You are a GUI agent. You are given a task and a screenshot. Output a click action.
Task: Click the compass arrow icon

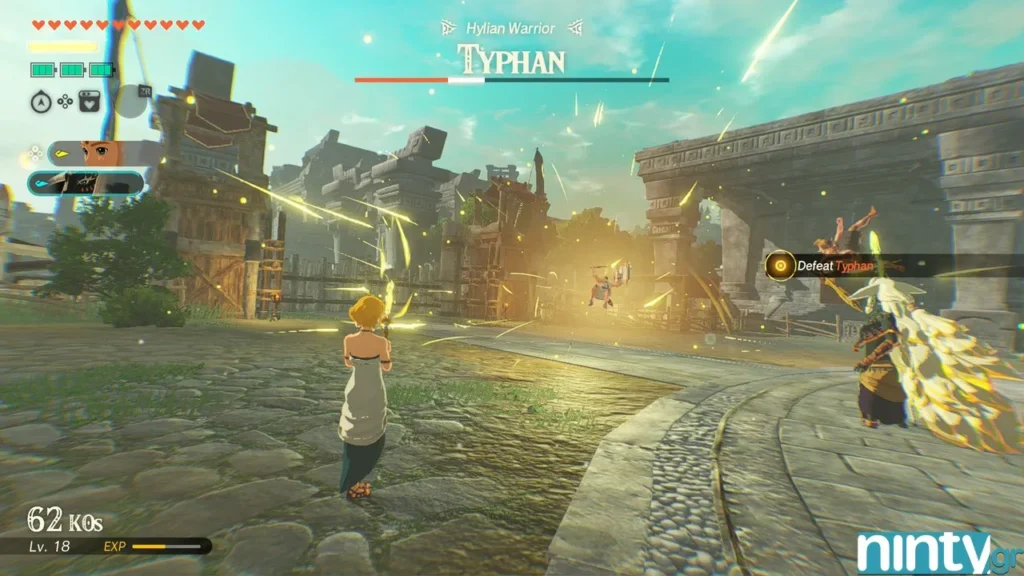[x=40, y=100]
